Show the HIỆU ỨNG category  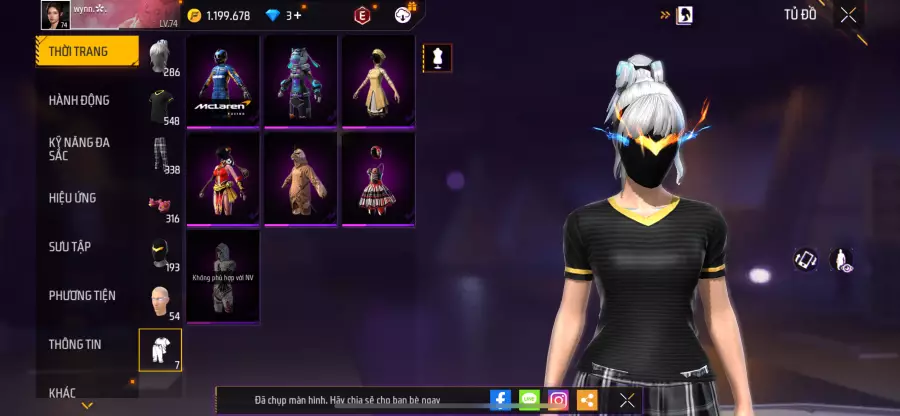point(73,198)
